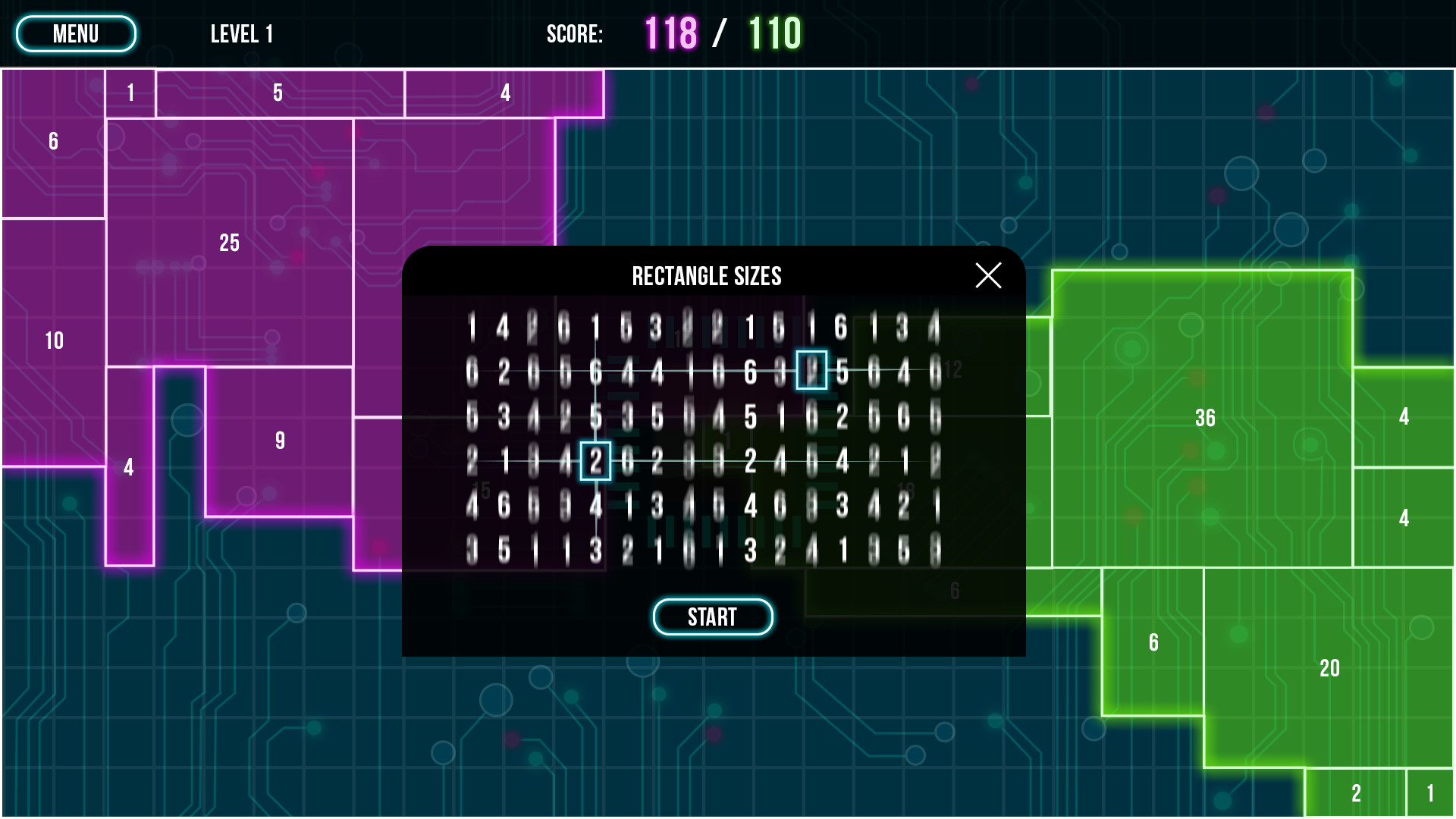Click the magenta score value 118
Image resolution: width=1456 pixels, height=819 pixels.
pos(670,33)
